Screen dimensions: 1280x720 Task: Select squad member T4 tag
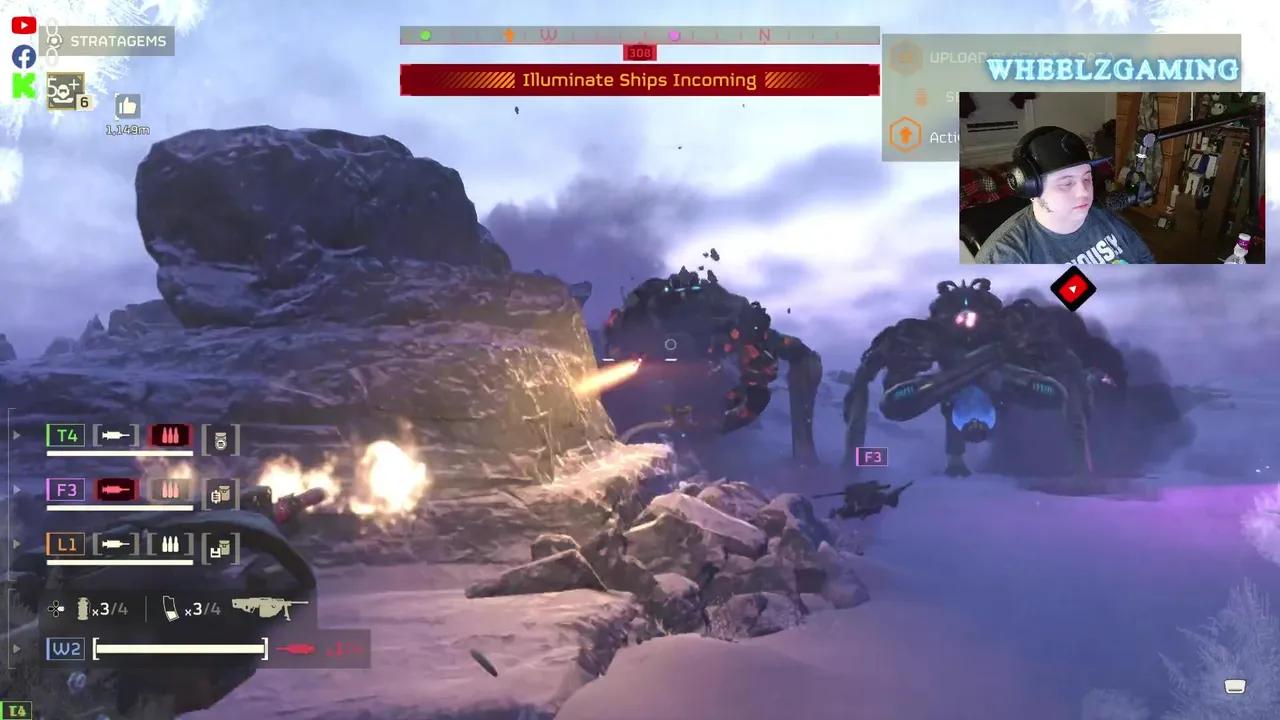tap(66, 435)
